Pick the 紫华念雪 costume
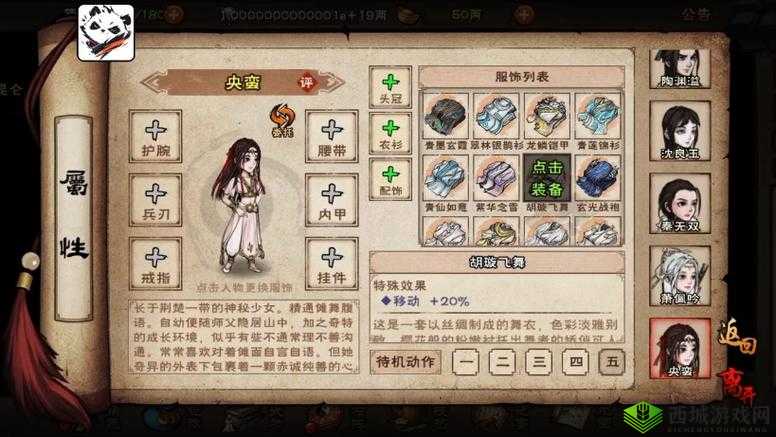 point(497,180)
